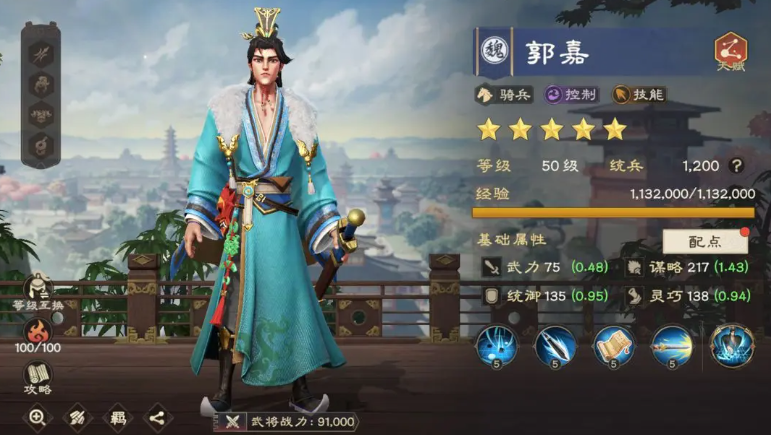Show troop capacity help via question mark
The width and height of the screenshot is (771, 435).
[x=737, y=166]
